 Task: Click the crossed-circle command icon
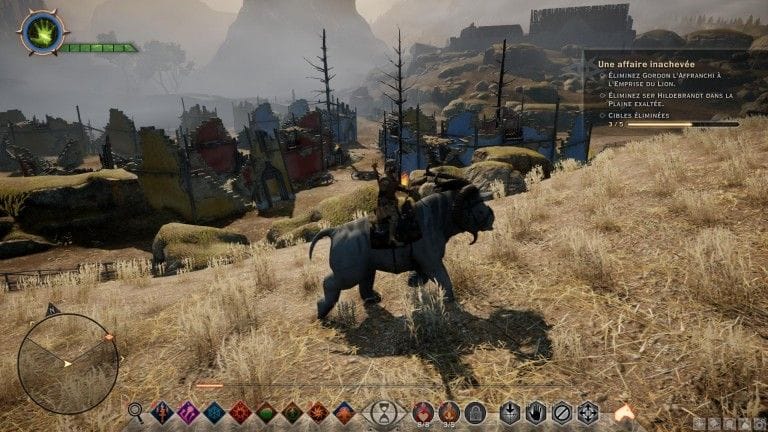(562, 412)
